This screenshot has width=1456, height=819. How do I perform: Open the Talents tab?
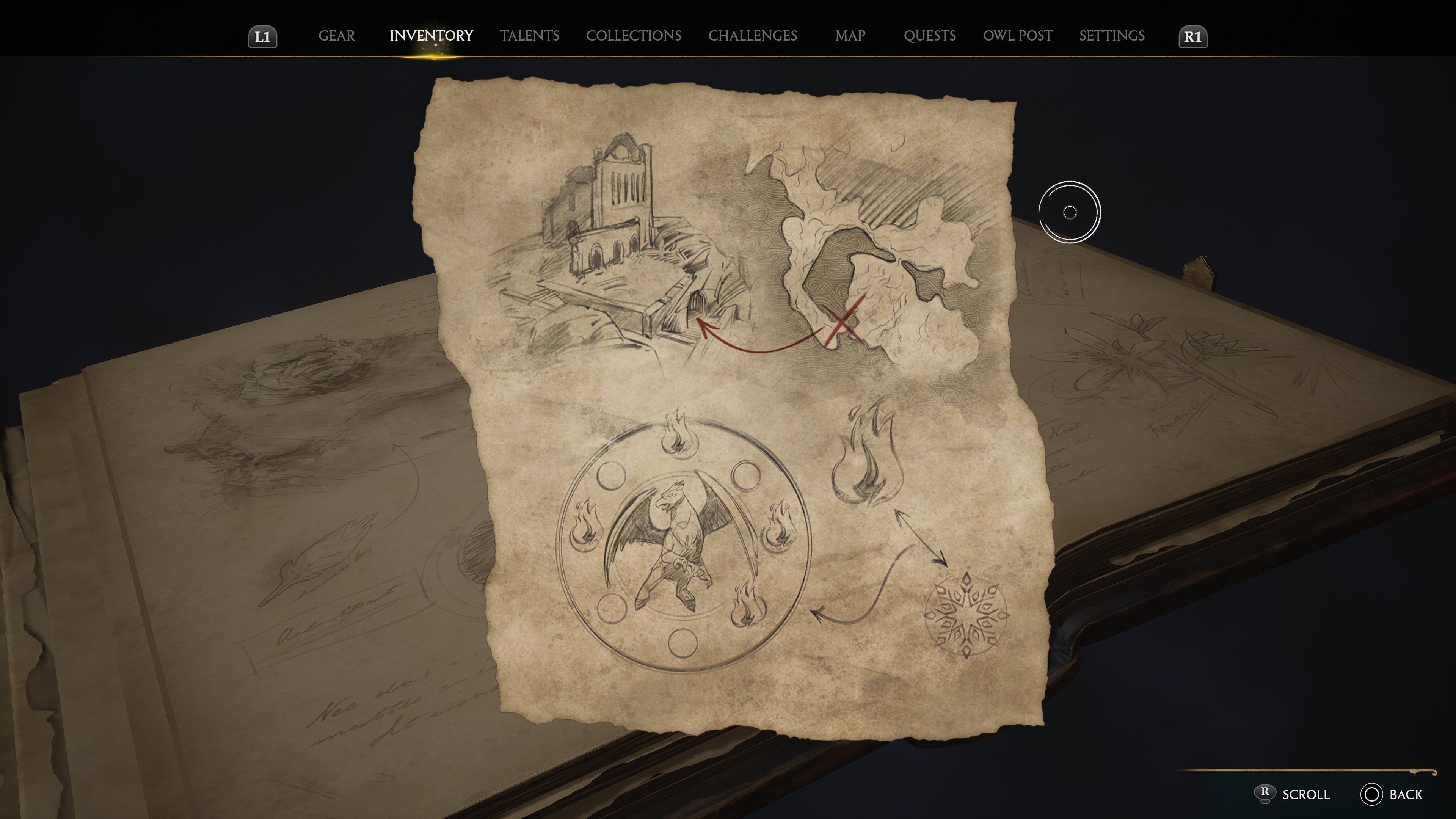[529, 36]
